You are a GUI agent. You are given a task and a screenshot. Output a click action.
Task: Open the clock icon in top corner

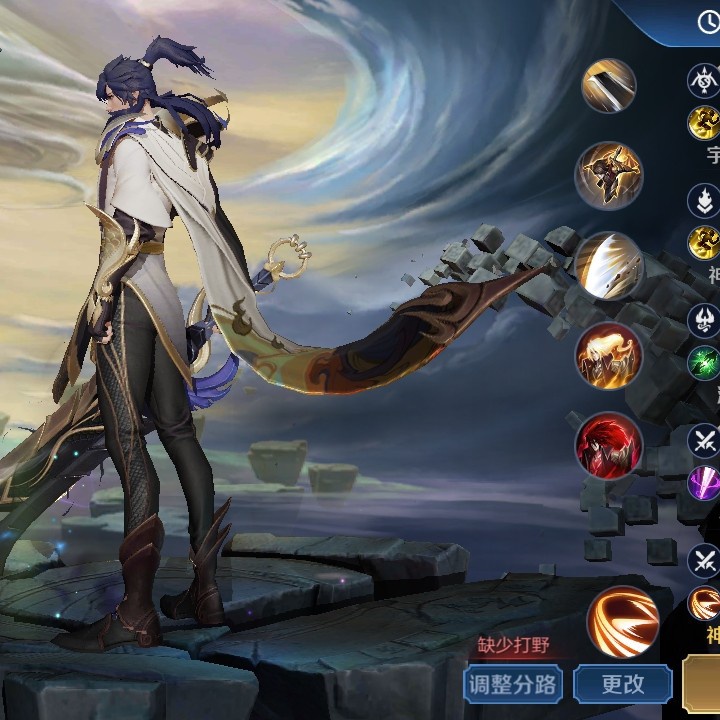708,23
